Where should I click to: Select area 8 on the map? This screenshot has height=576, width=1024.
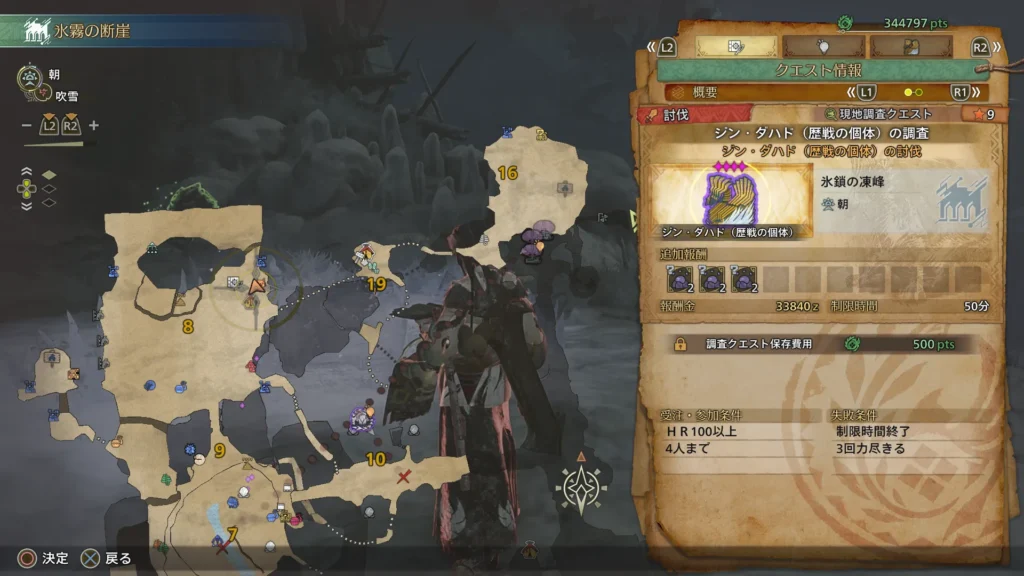(188, 326)
